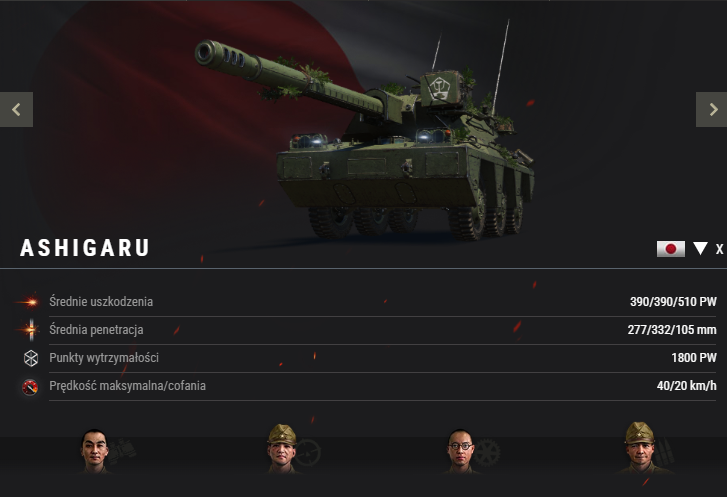Screen dimensions: 727x497
Task: Choose the crew member with the steering wheel icon
Action: 283,448
